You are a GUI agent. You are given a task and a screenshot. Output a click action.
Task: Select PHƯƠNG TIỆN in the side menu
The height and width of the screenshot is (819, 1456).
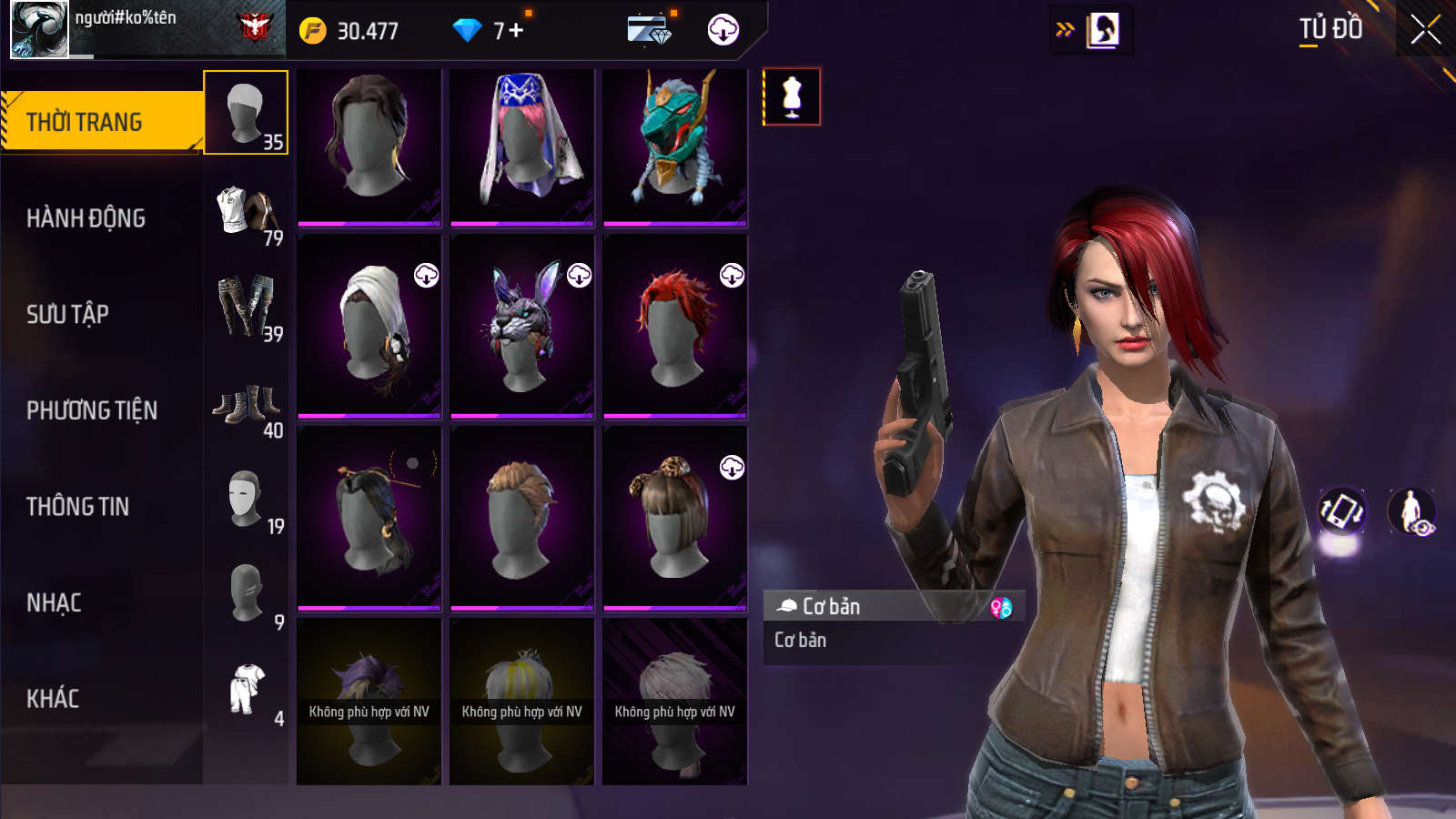[92, 411]
